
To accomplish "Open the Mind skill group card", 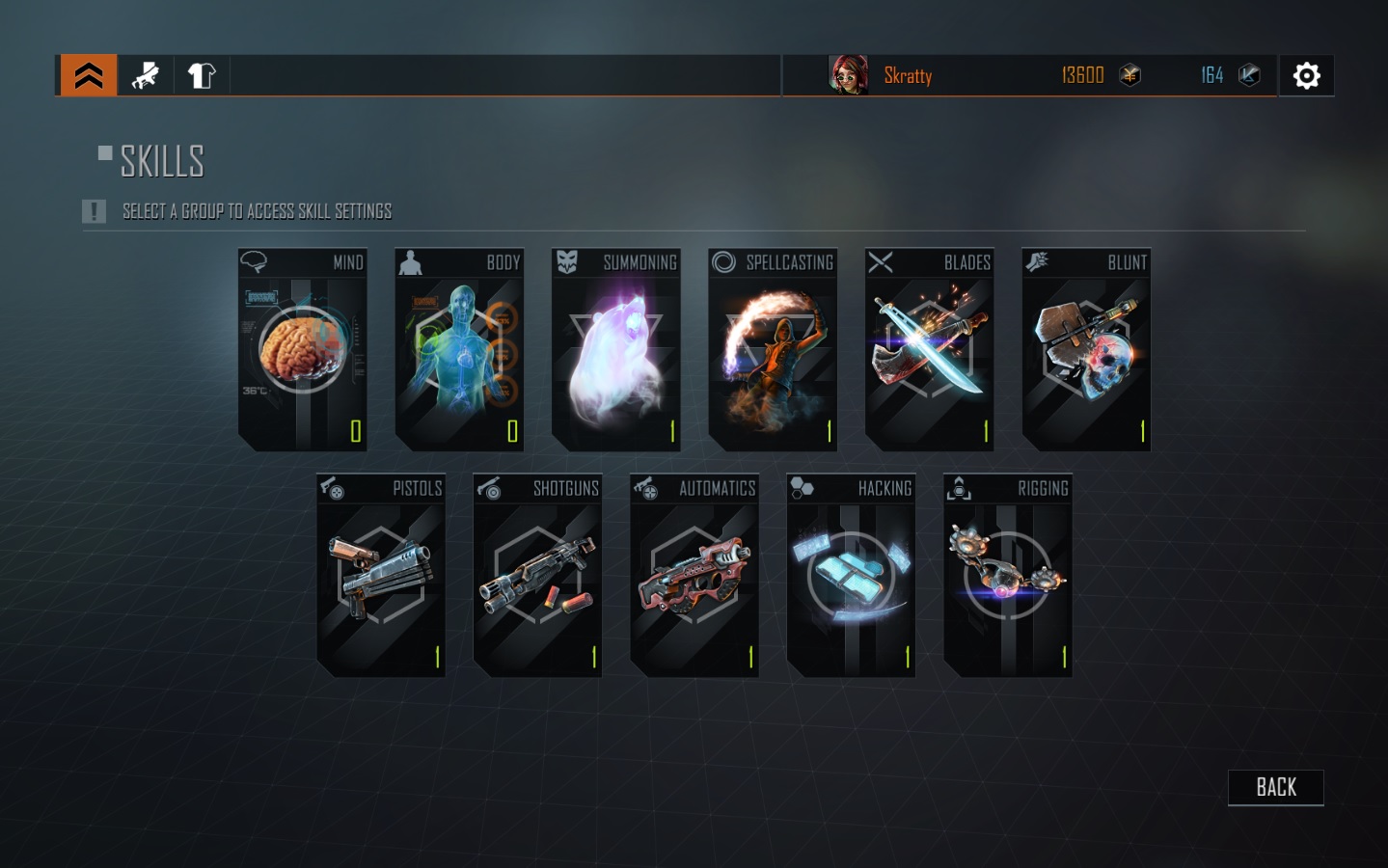I will pyautogui.click(x=302, y=350).
